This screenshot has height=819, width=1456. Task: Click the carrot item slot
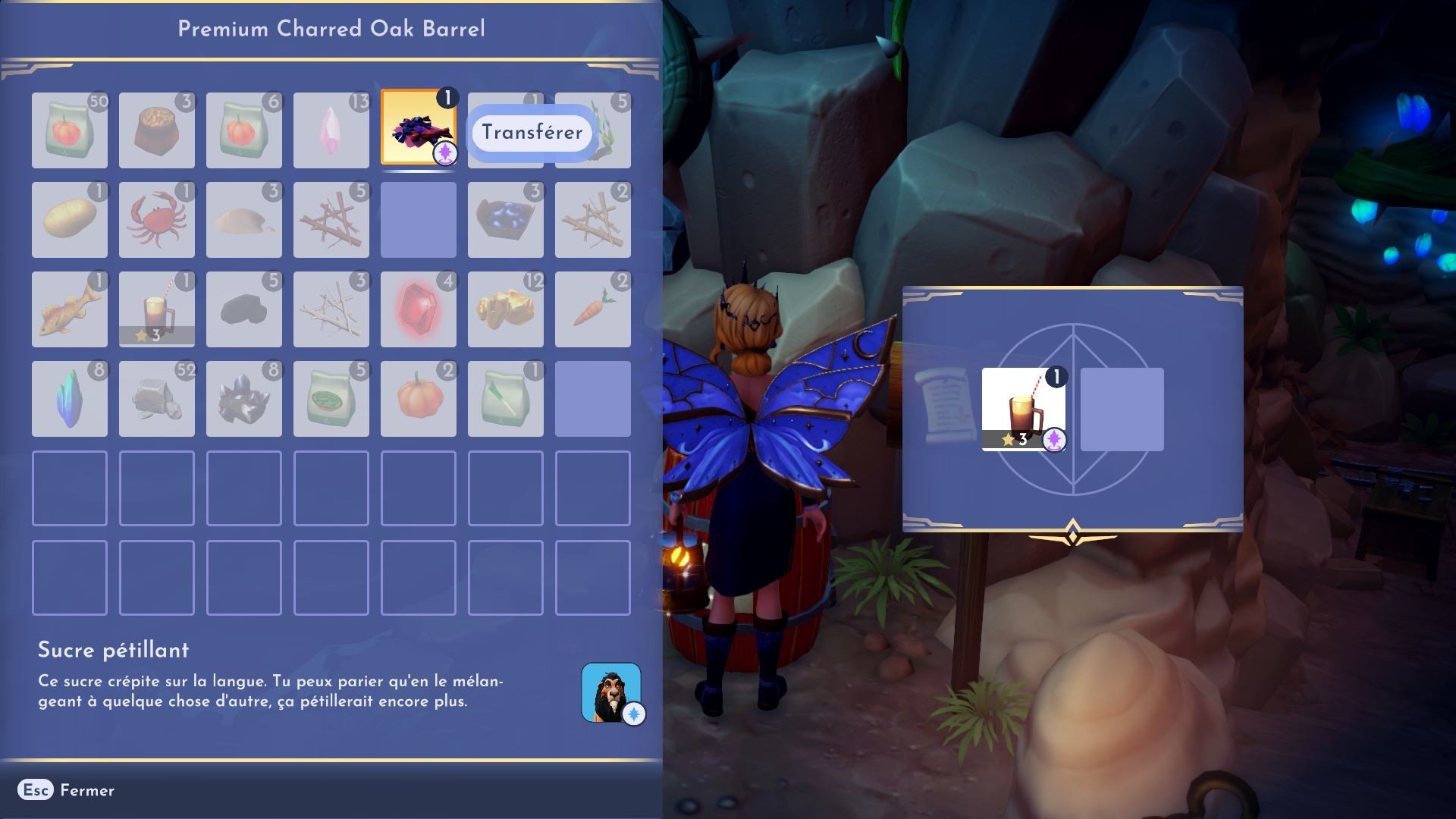click(x=592, y=309)
